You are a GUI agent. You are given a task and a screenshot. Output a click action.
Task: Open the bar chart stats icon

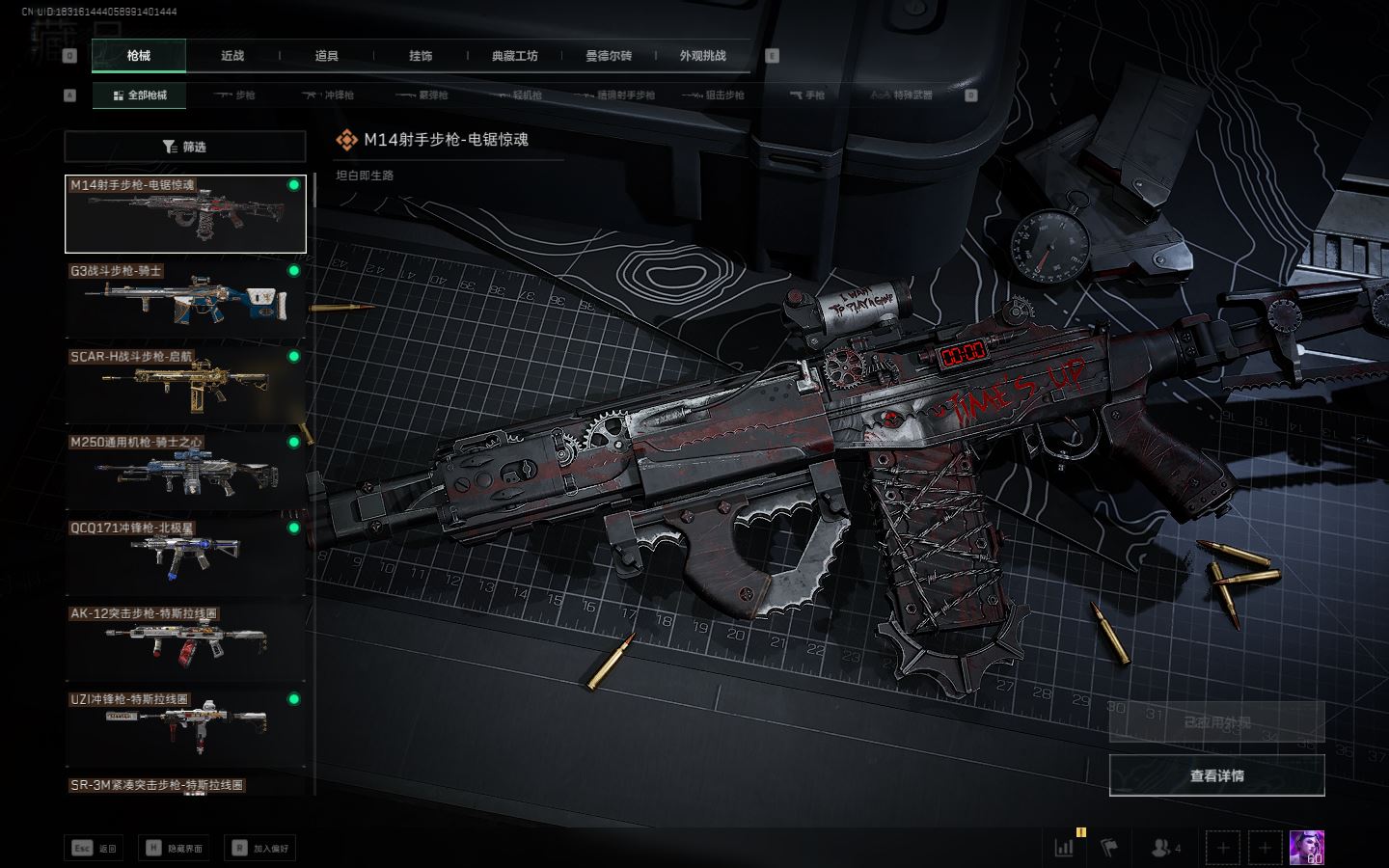1065,848
